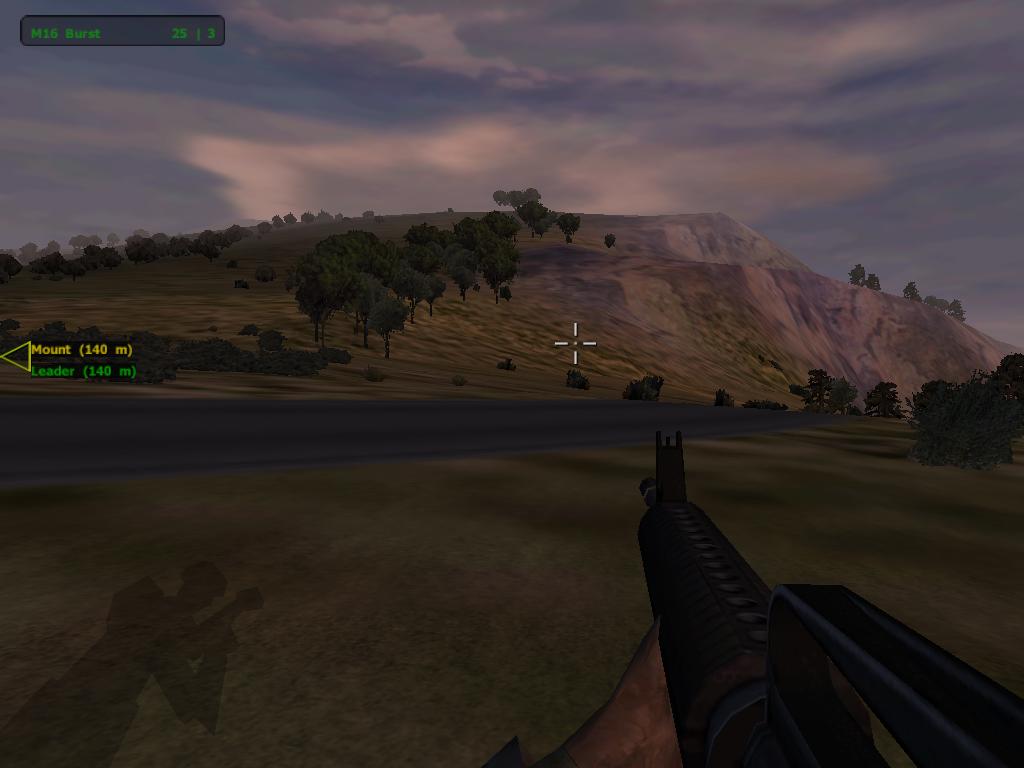Select the green Leader marker label
The height and width of the screenshot is (768, 1024).
83,371
